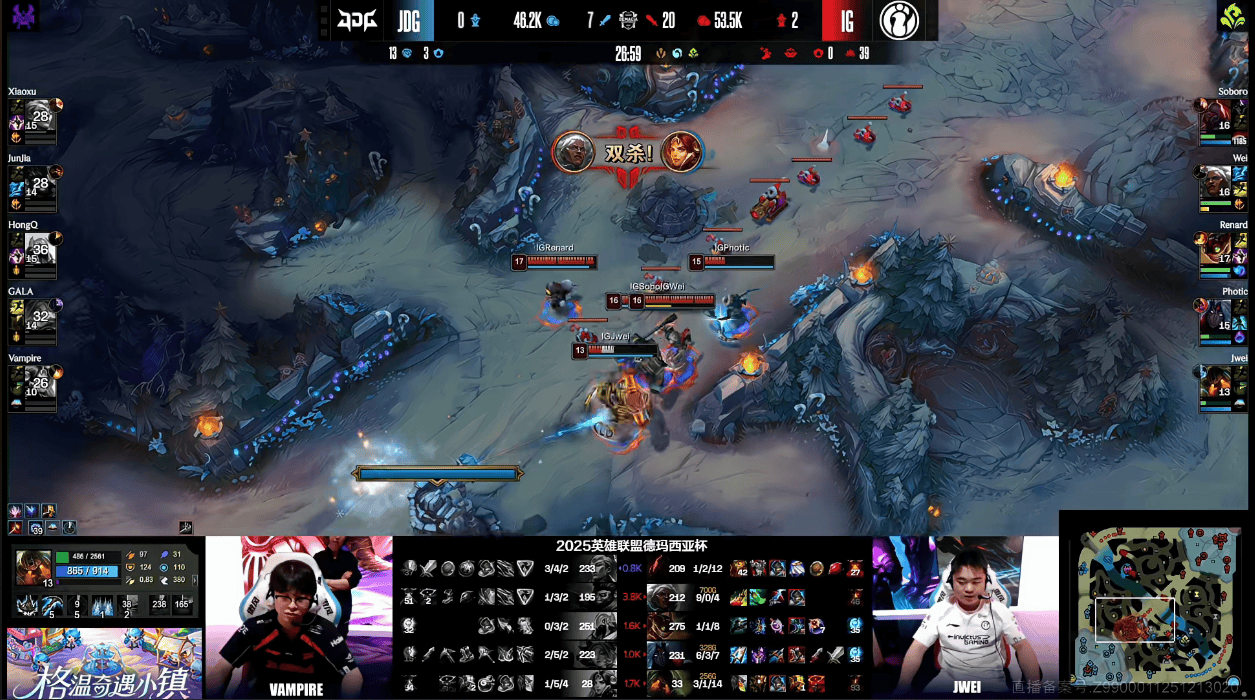Click the JDG team logo in the scoreboard
Viewport: 1255px width, 700px height.
pyautogui.click(x=357, y=19)
